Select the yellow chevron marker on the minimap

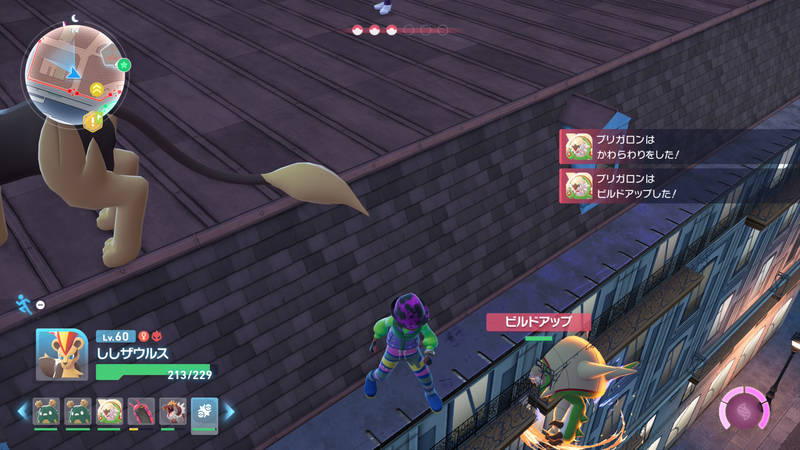point(97,90)
